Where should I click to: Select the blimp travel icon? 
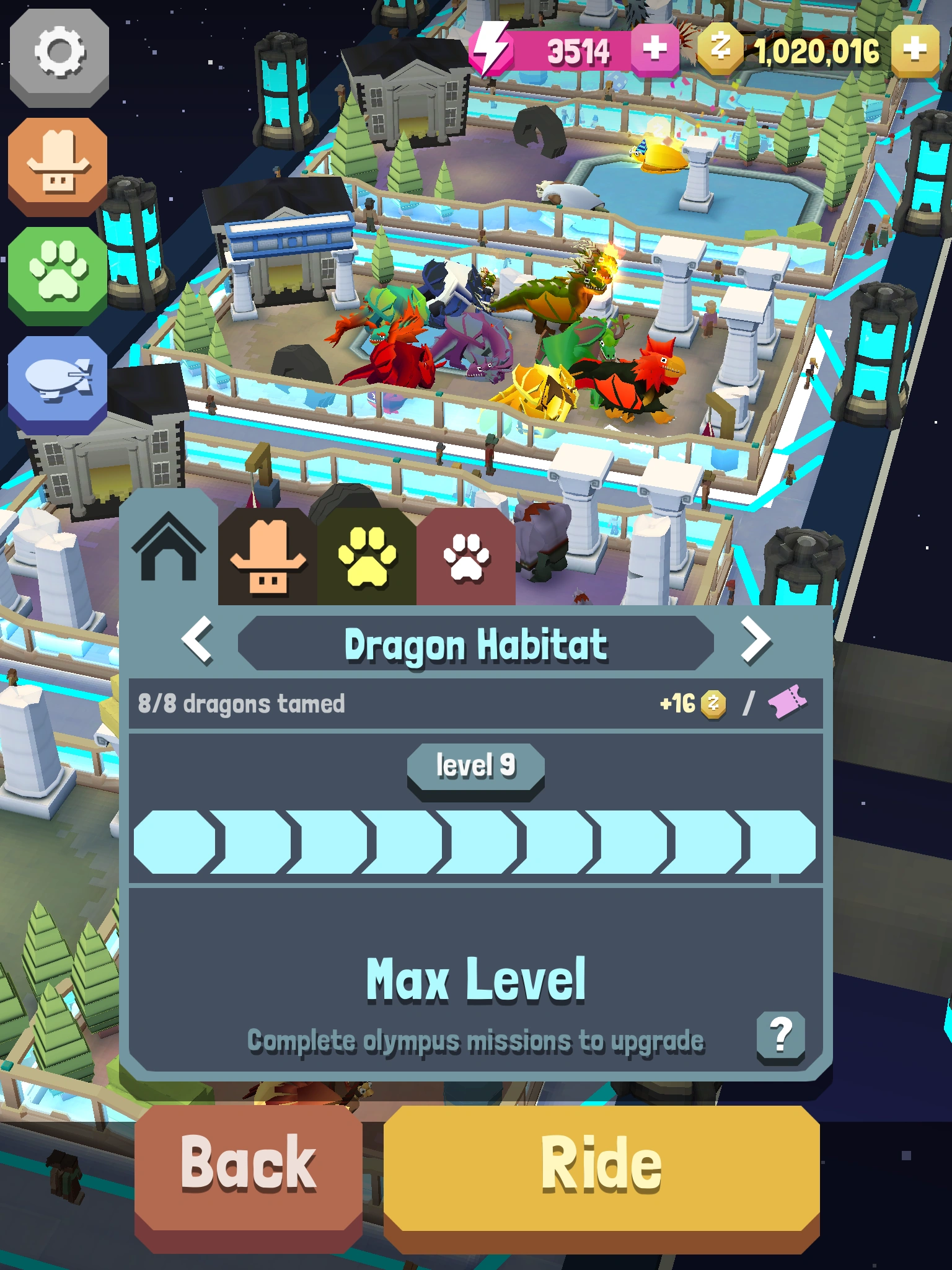59,378
